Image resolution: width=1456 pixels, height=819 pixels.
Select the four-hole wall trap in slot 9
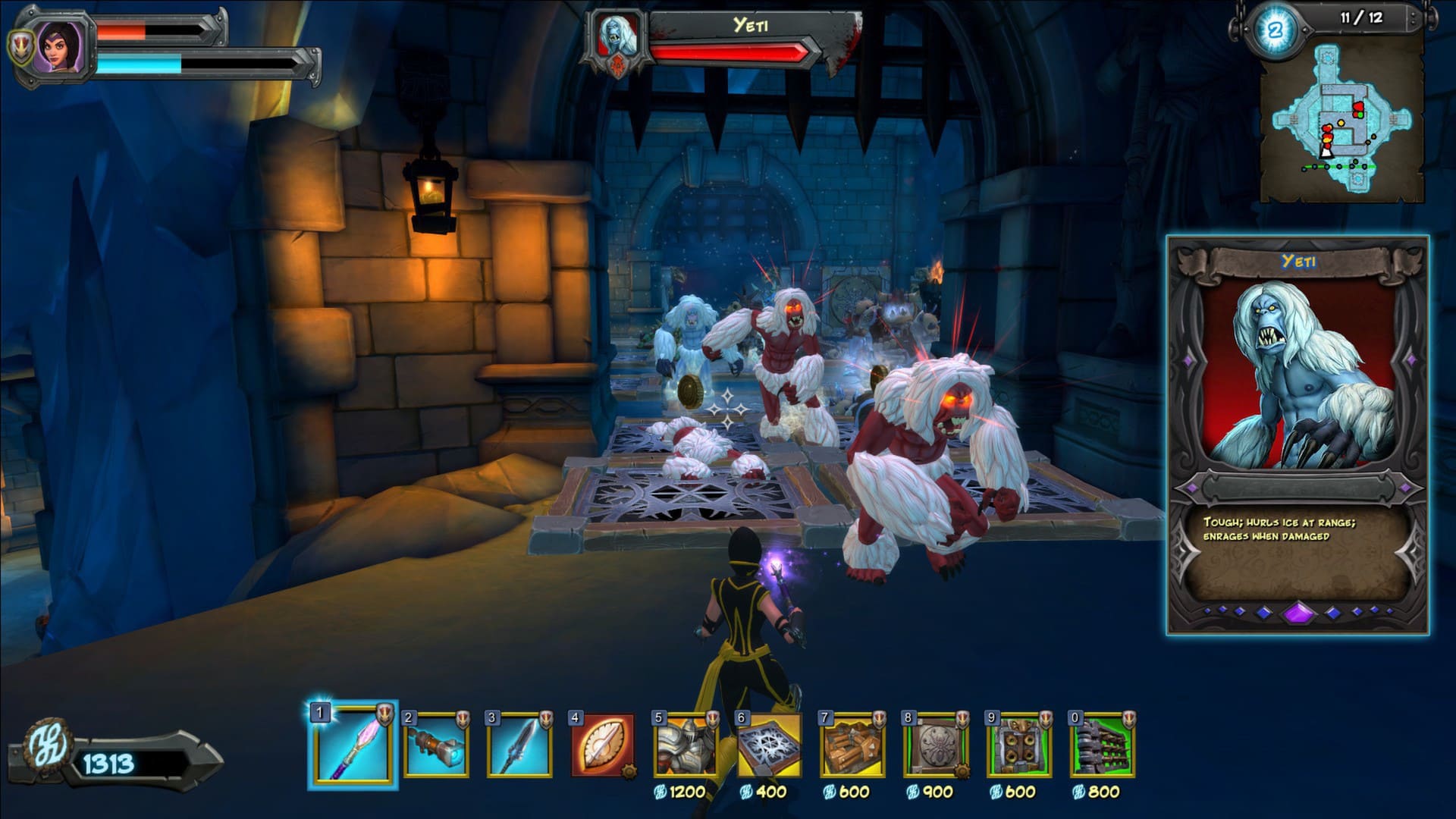(x=1019, y=745)
